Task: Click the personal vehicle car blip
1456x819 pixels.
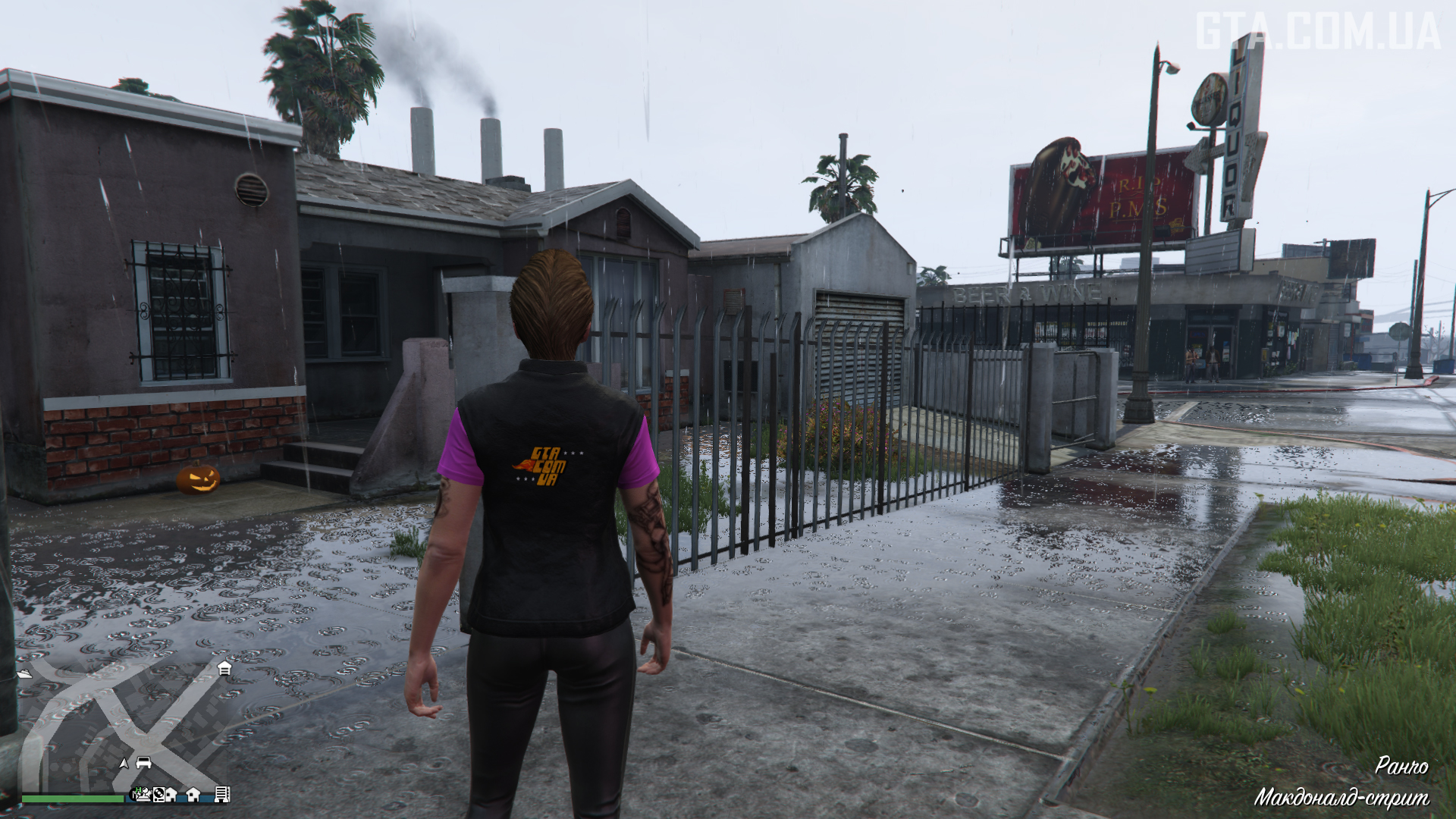Action: pos(143,763)
